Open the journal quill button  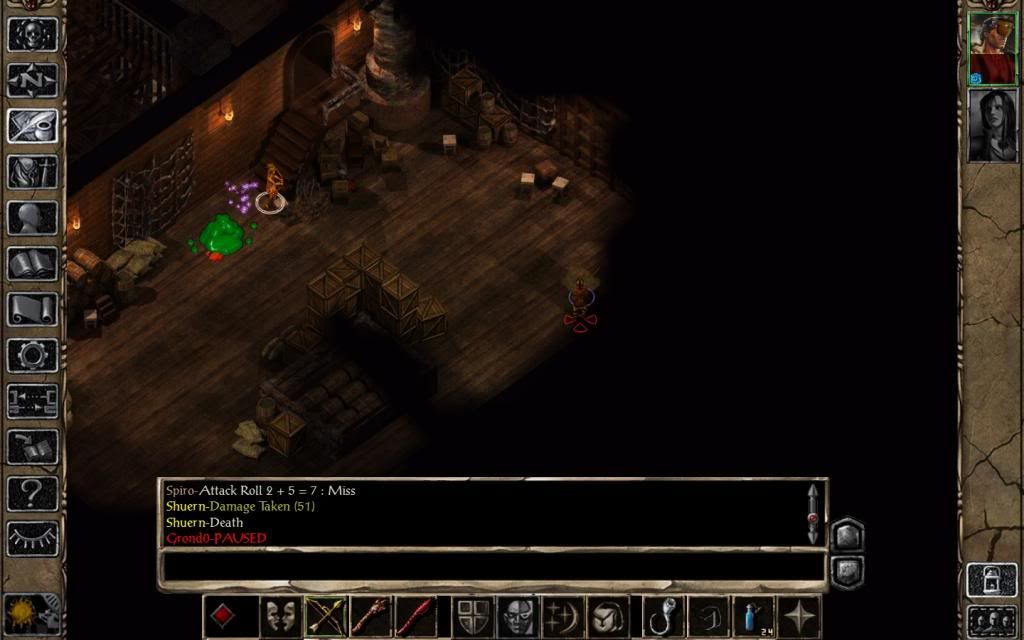(x=32, y=126)
